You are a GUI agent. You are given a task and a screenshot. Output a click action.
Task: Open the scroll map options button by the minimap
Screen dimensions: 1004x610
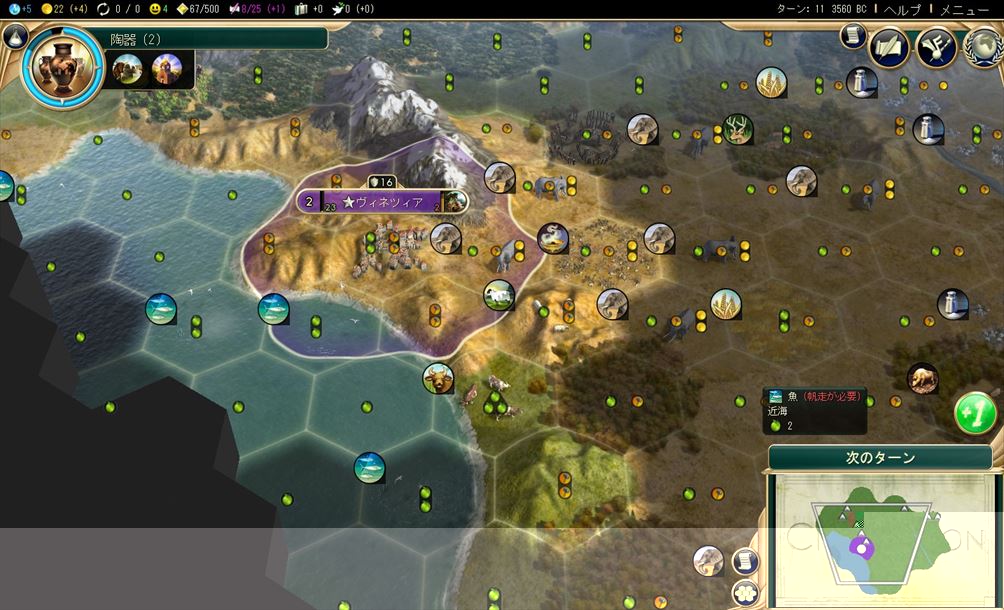click(744, 561)
